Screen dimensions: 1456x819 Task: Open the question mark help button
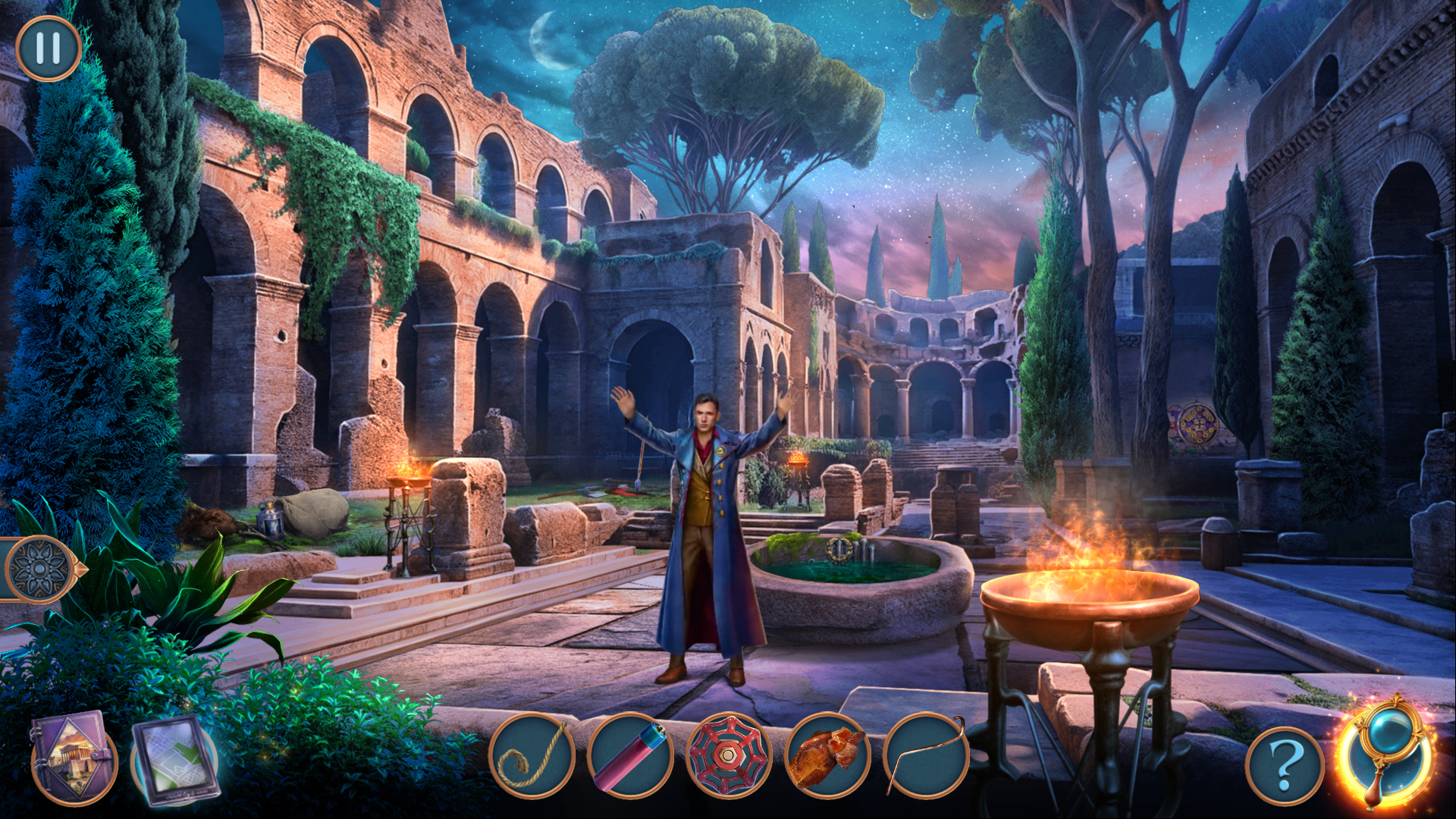click(1284, 766)
